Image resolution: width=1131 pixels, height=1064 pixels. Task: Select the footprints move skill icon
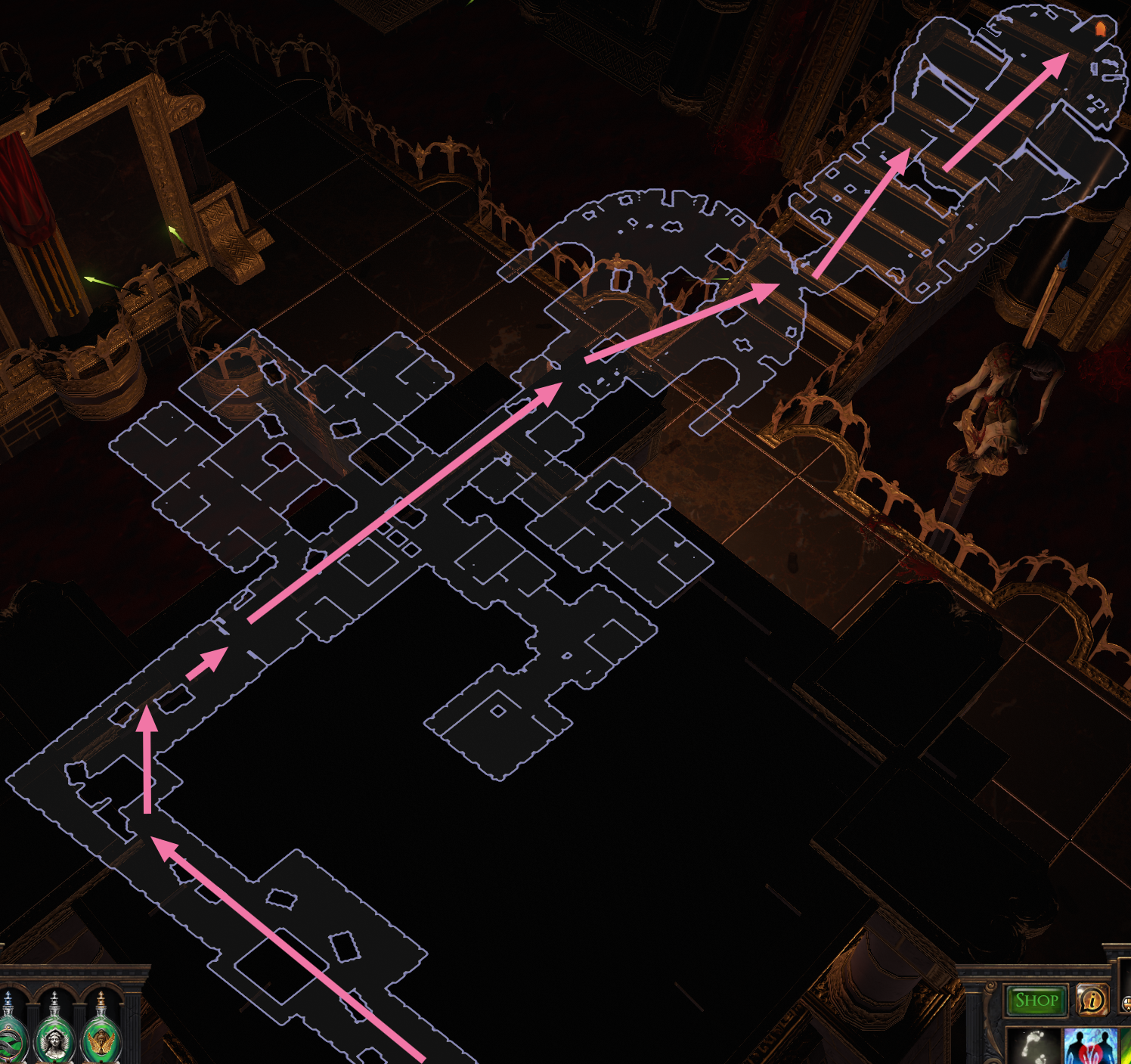point(1035,1046)
